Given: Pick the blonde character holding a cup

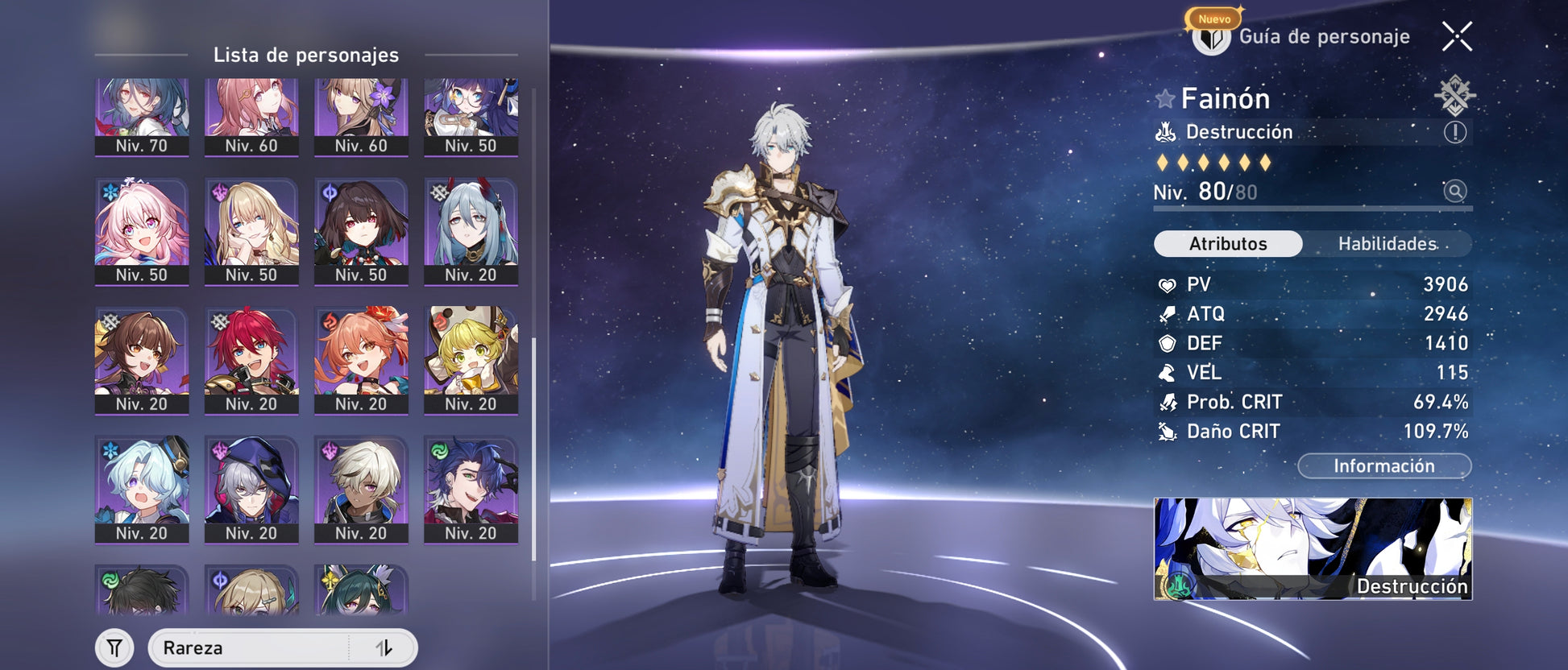Looking at the screenshot, I should coord(471,360).
